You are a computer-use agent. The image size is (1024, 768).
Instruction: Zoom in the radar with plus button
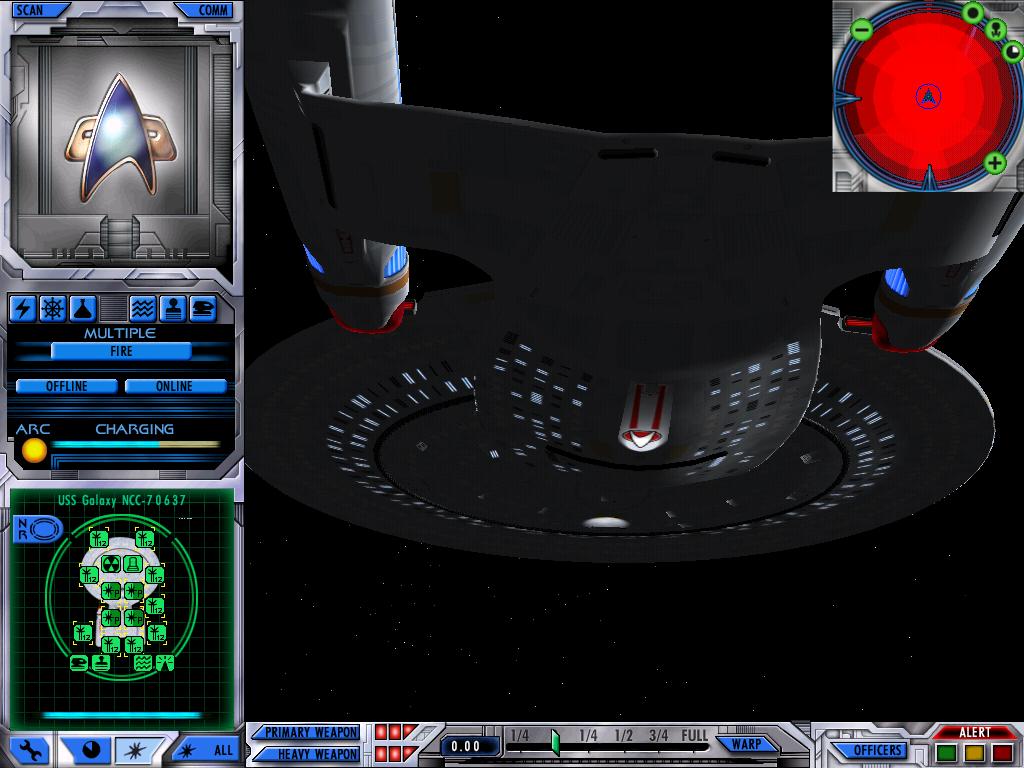994,163
